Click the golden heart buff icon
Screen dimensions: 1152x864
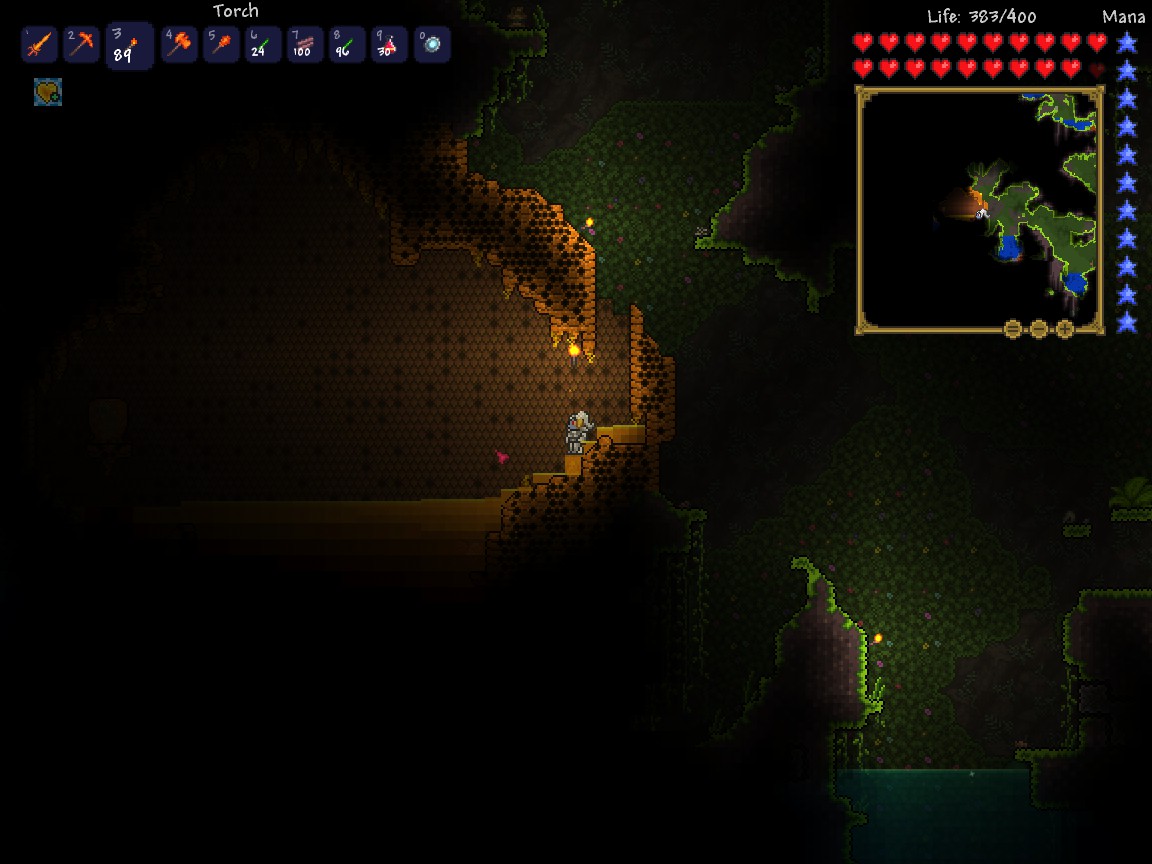(x=48, y=93)
